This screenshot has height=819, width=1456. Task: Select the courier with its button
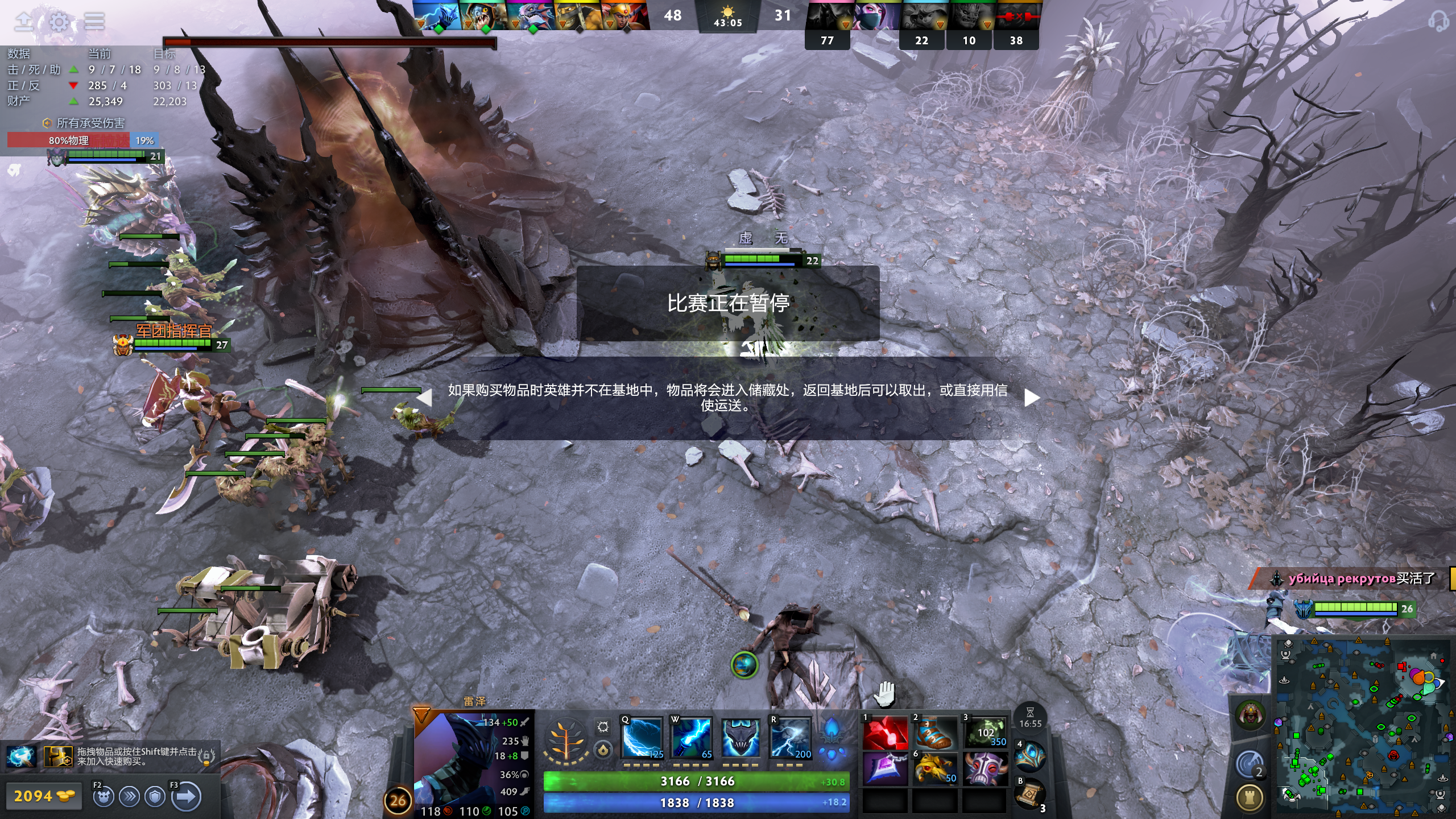click(103, 797)
